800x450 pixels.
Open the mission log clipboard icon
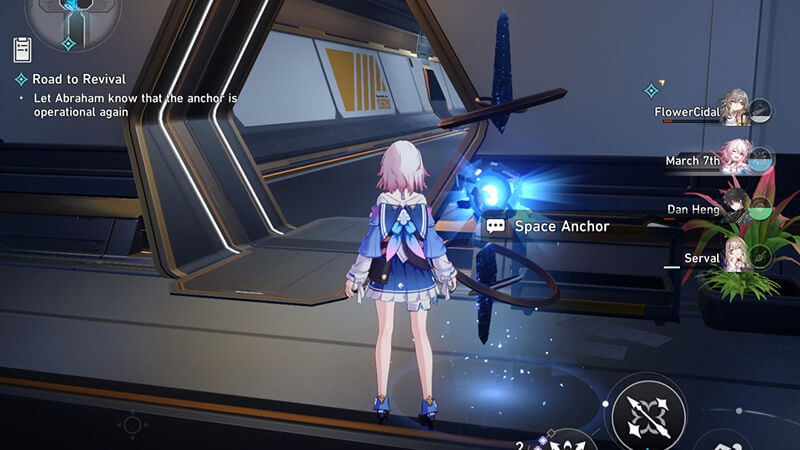tap(22, 49)
